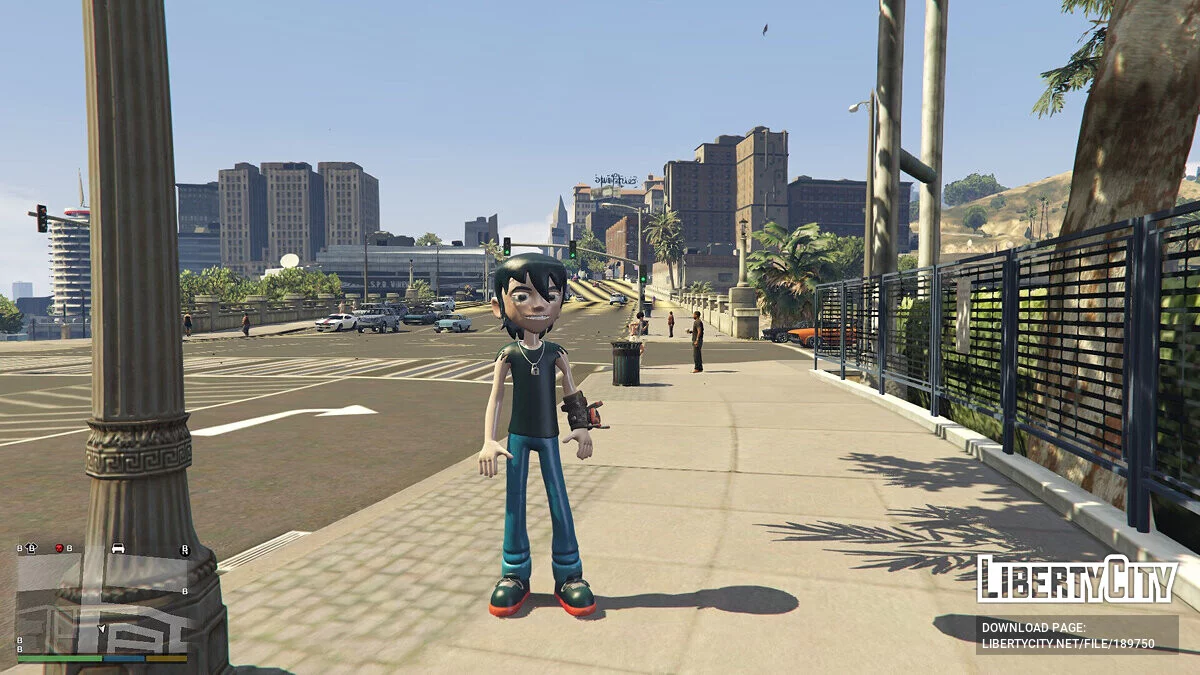
Task: Click the LibertyCity logo watermark
Action: tap(1077, 579)
